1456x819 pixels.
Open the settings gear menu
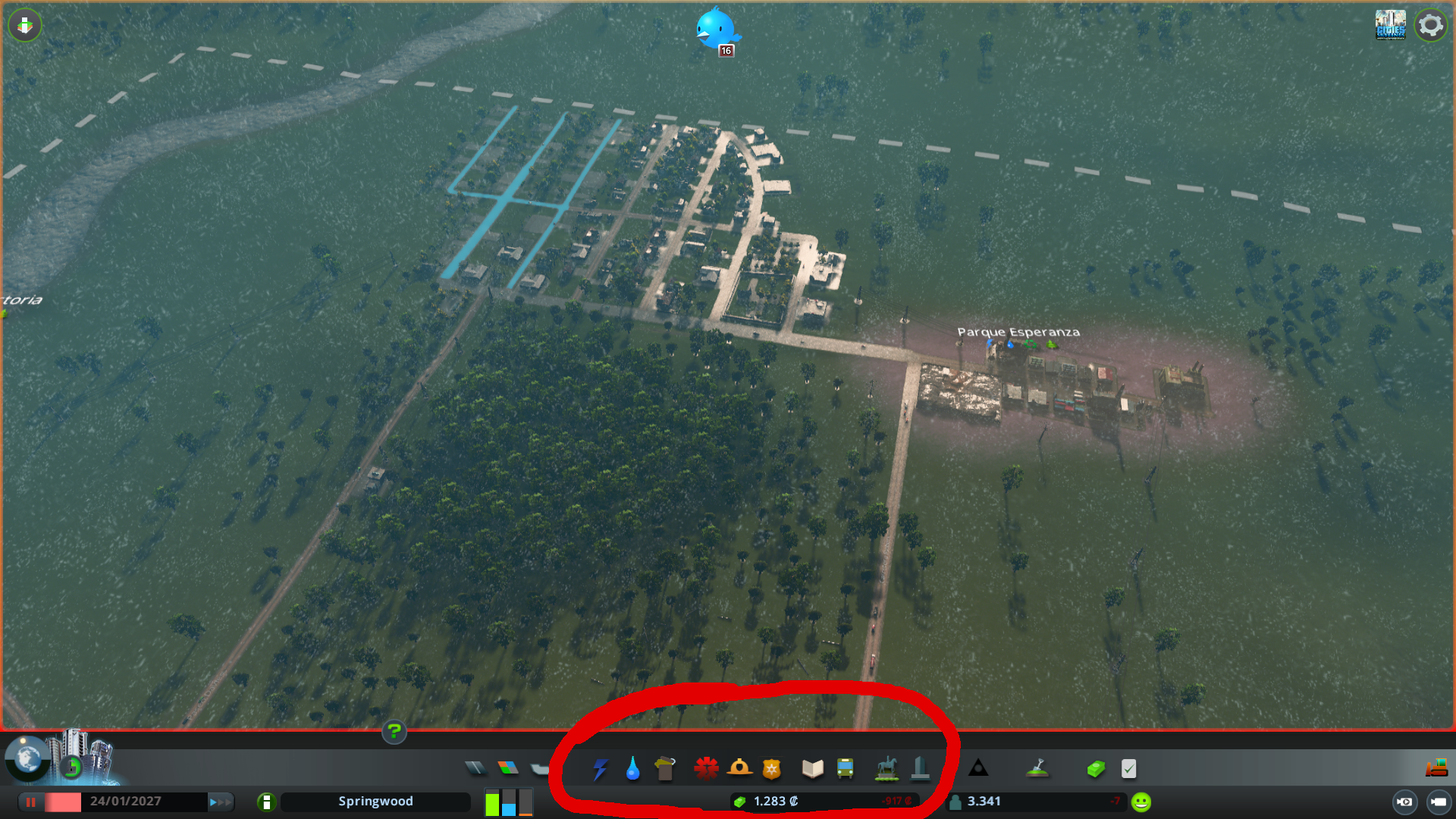(x=1430, y=24)
